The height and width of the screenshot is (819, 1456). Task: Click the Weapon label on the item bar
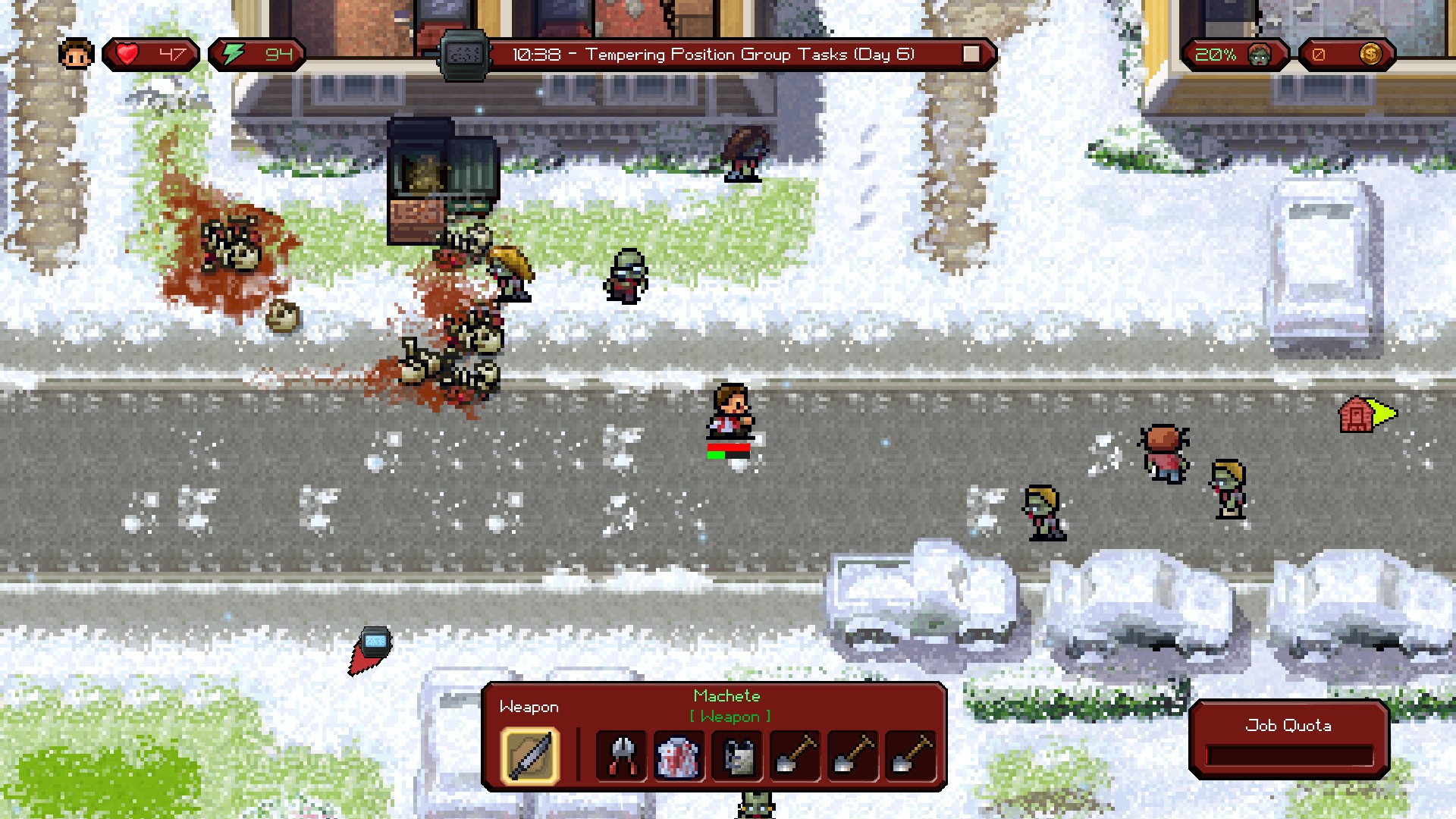[529, 706]
